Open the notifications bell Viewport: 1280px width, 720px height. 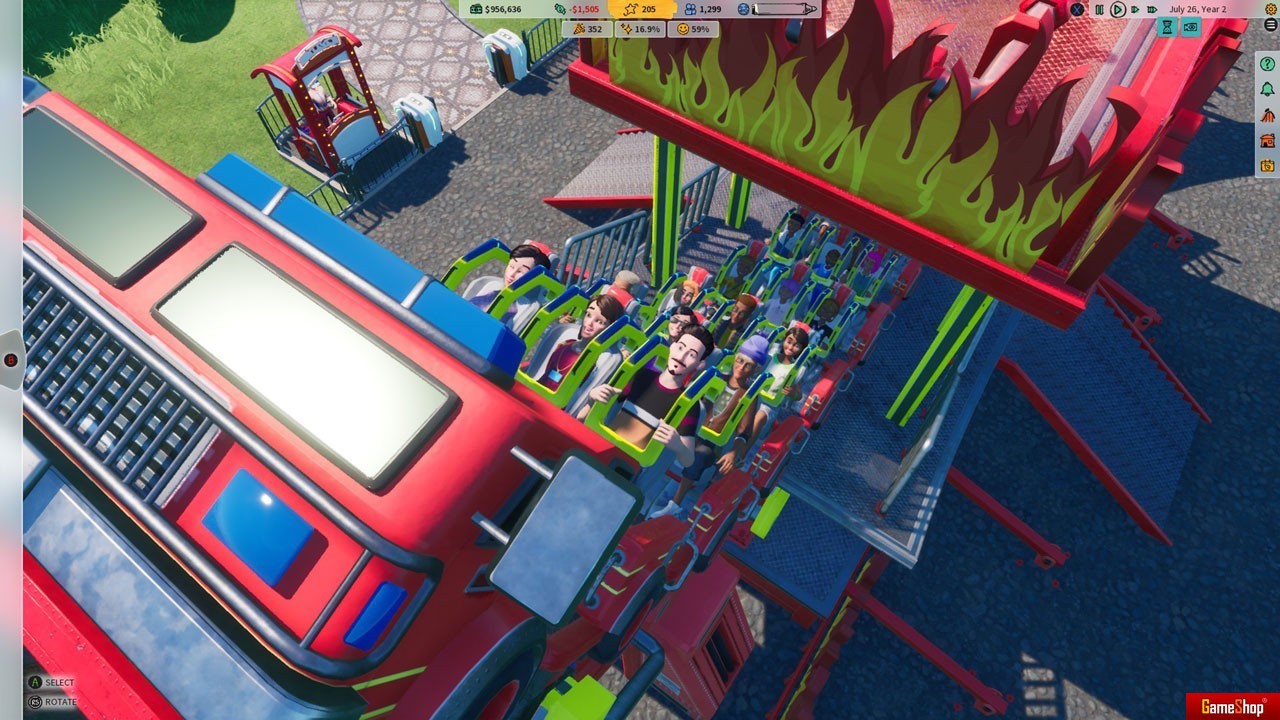[1268, 89]
